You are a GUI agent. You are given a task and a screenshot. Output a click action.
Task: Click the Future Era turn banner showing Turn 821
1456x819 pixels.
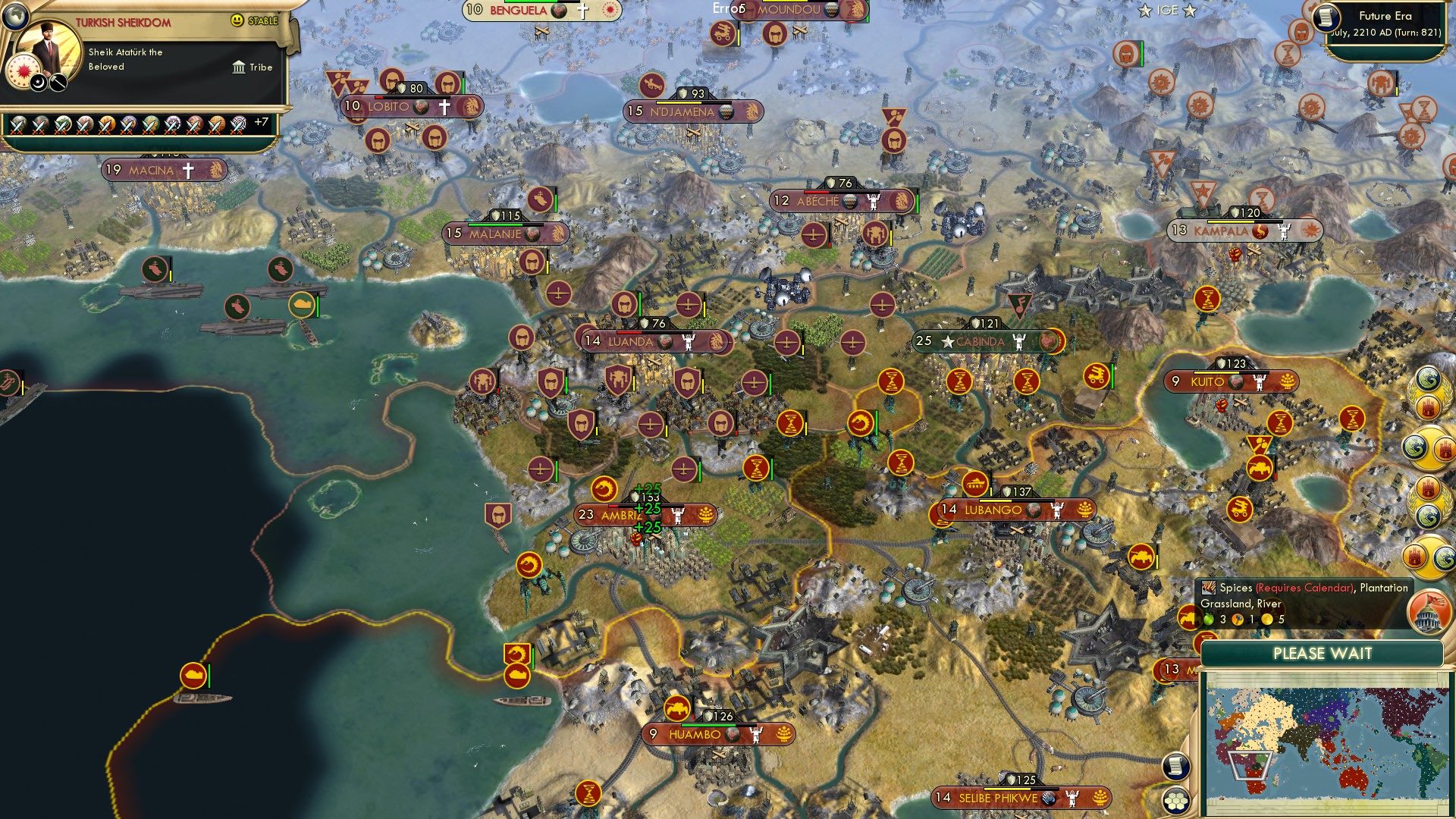pyautogui.click(x=1385, y=23)
